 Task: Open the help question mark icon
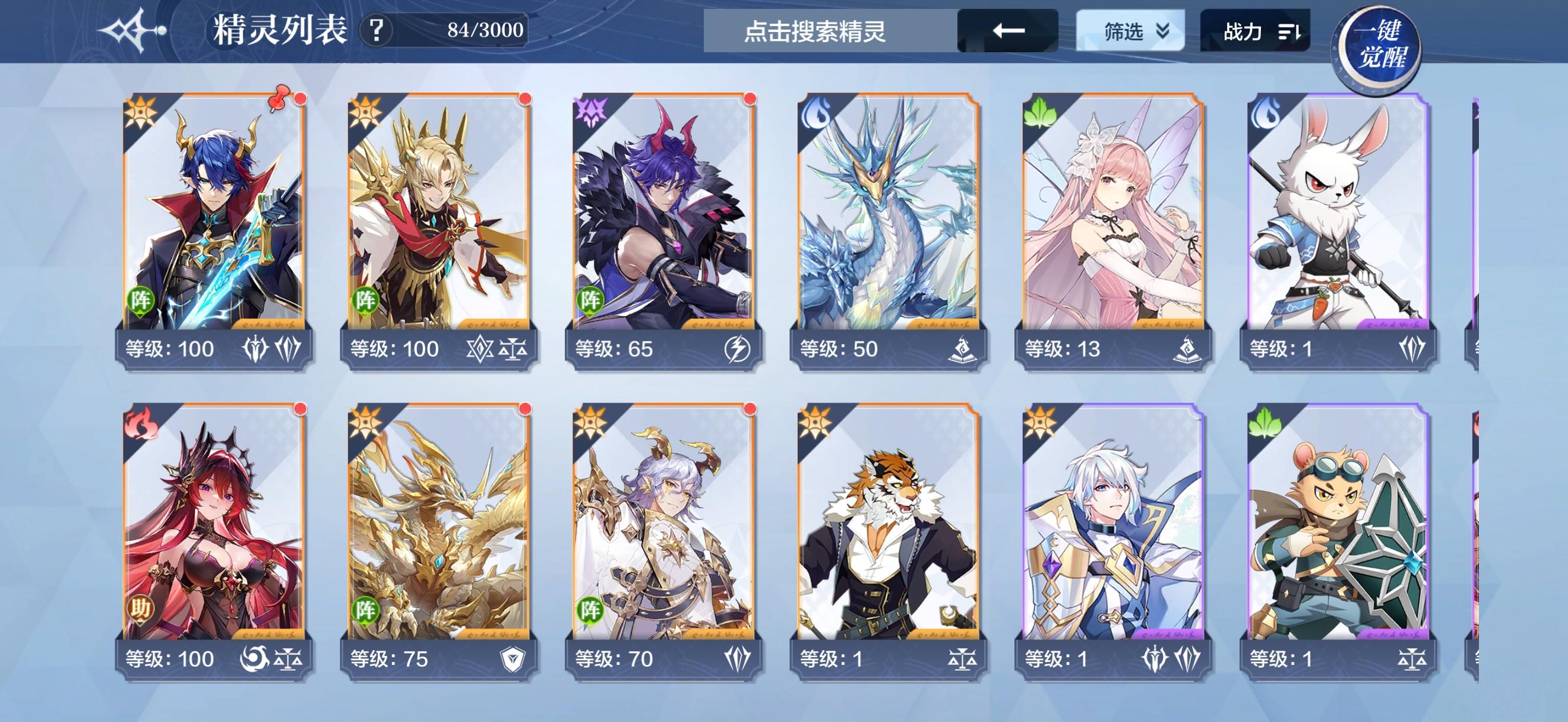click(377, 29)
